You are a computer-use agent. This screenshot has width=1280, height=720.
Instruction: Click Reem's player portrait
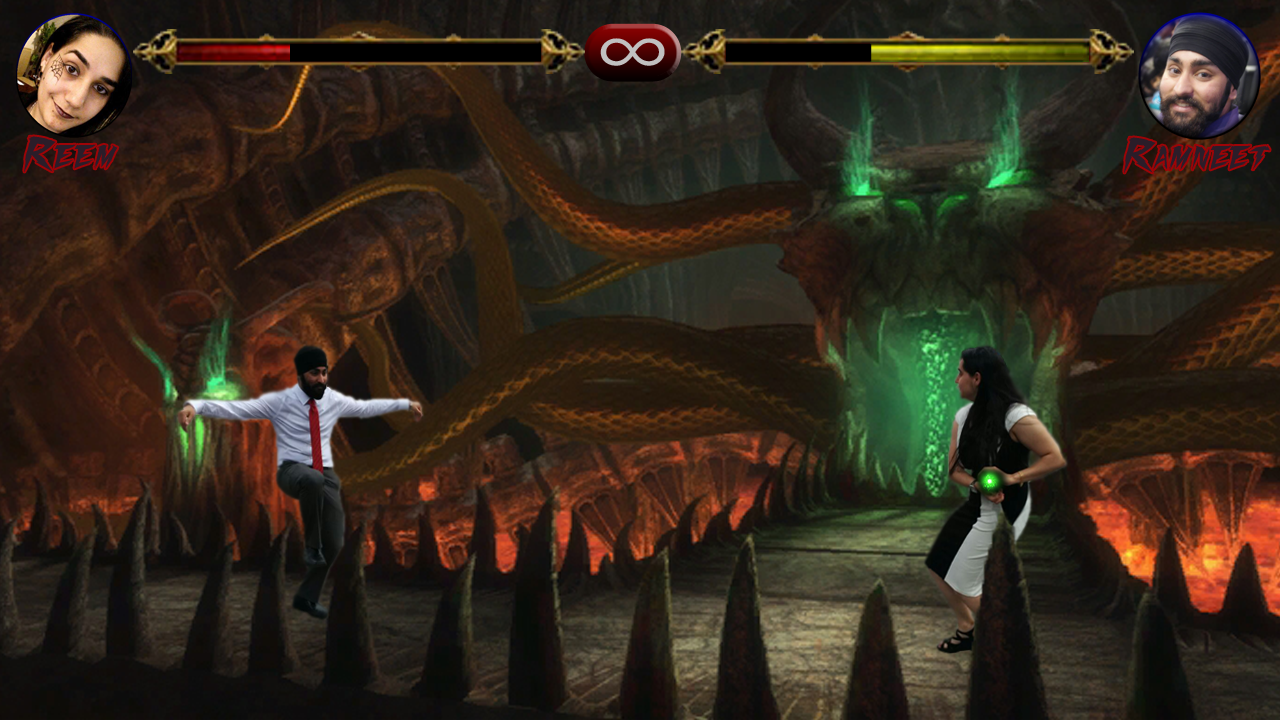73,76
